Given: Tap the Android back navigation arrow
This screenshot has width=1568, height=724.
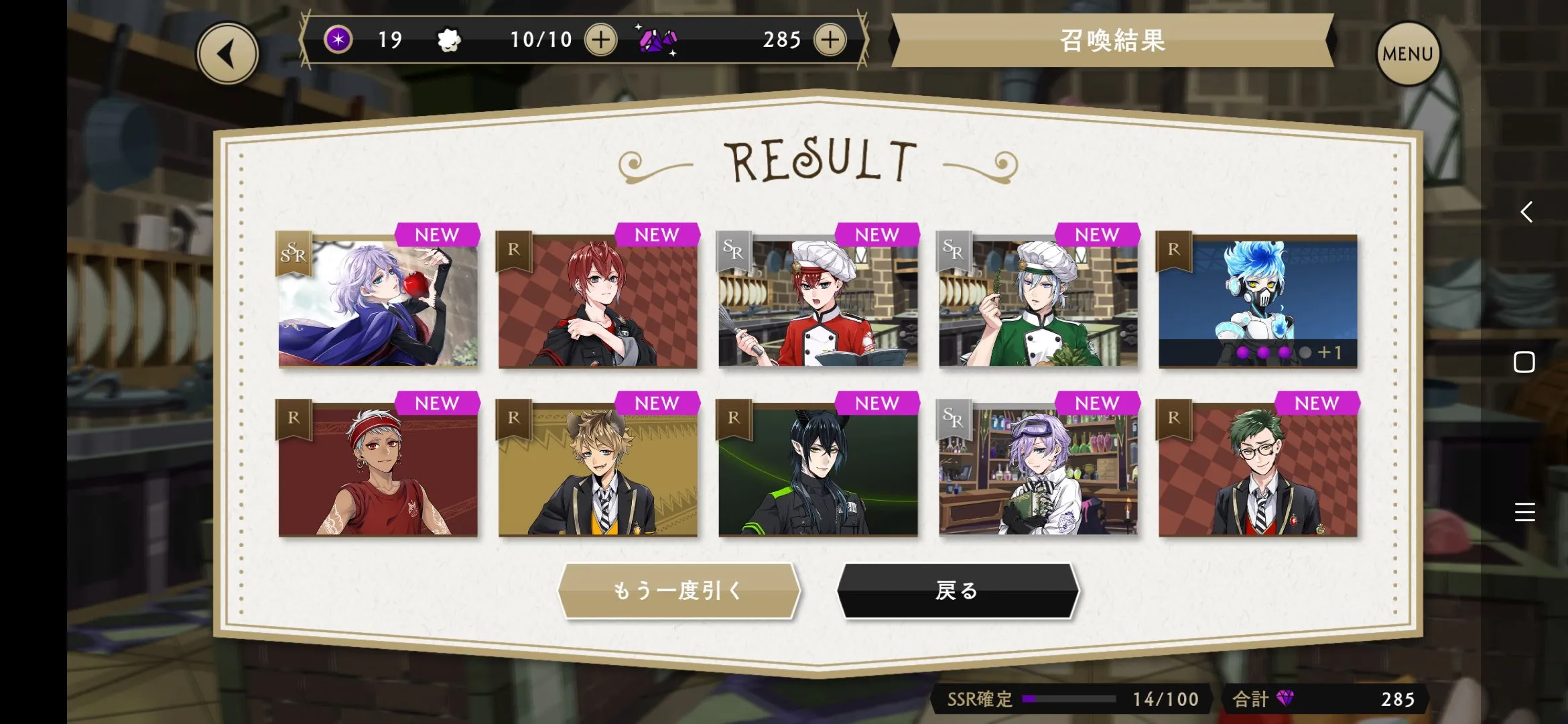Looking at the screenshot, I should tap(1526, 212).
